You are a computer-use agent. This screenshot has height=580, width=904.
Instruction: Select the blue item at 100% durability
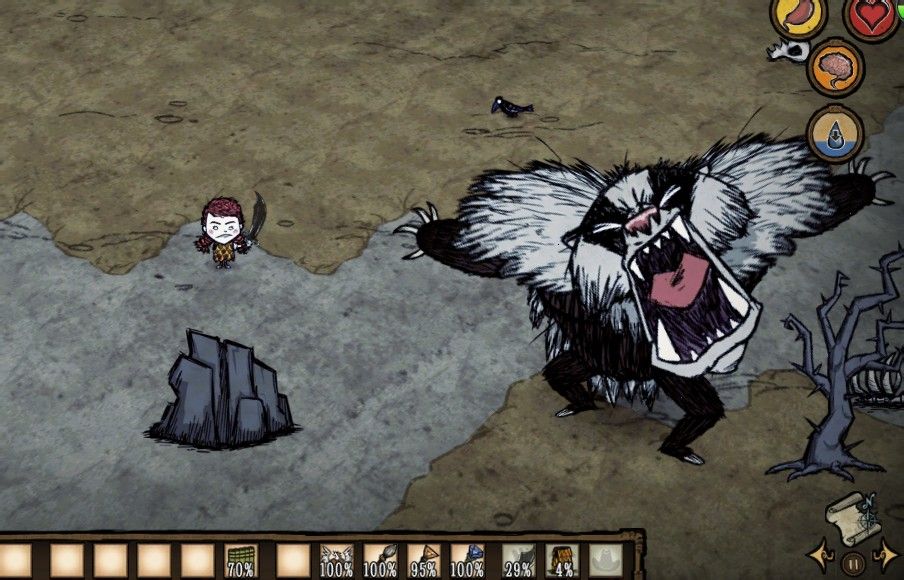[469, 561]
